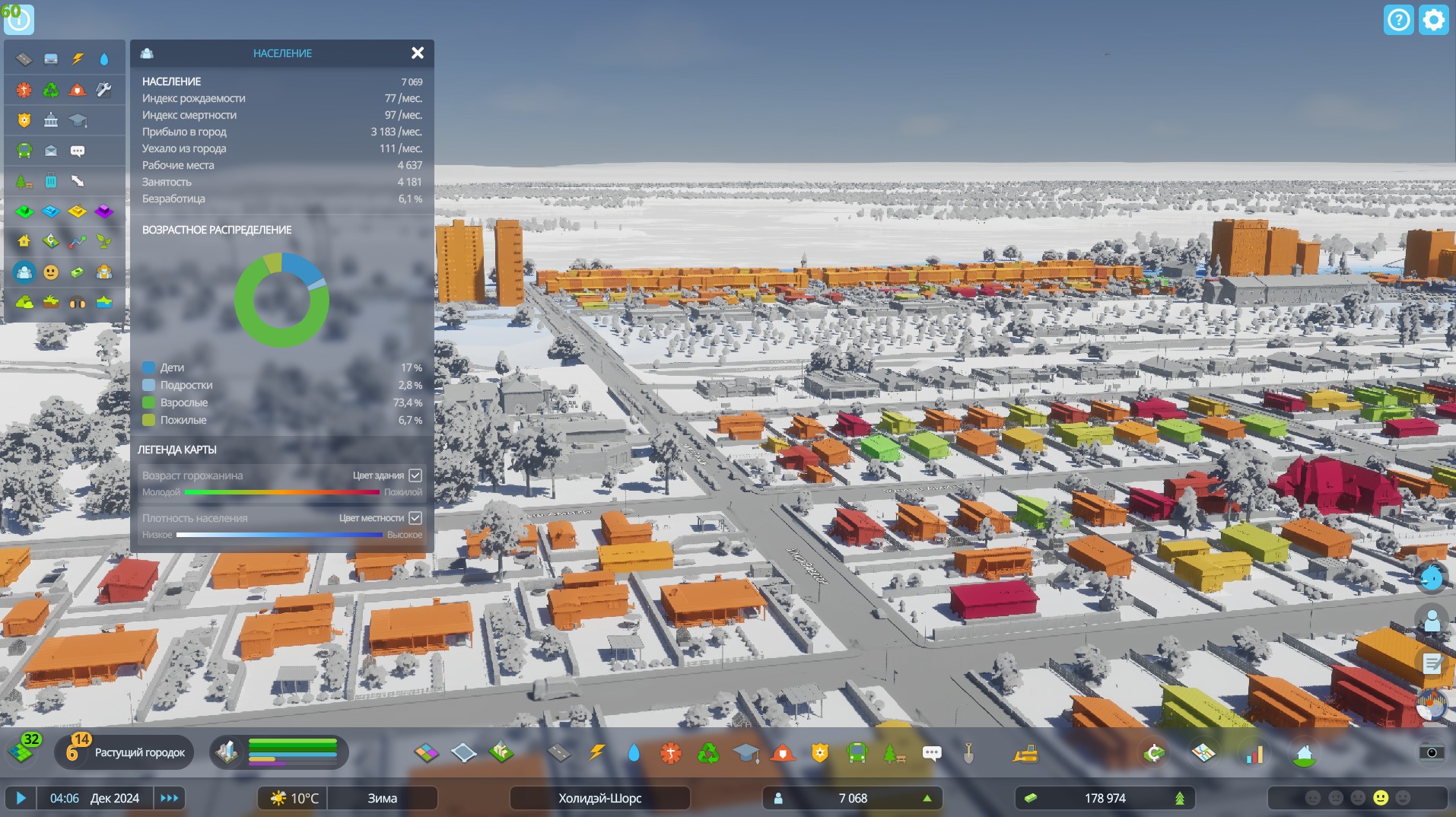
Task: Open the Растущий городок milestone panel
Action: pyautogui.click(x=141, y=752)
